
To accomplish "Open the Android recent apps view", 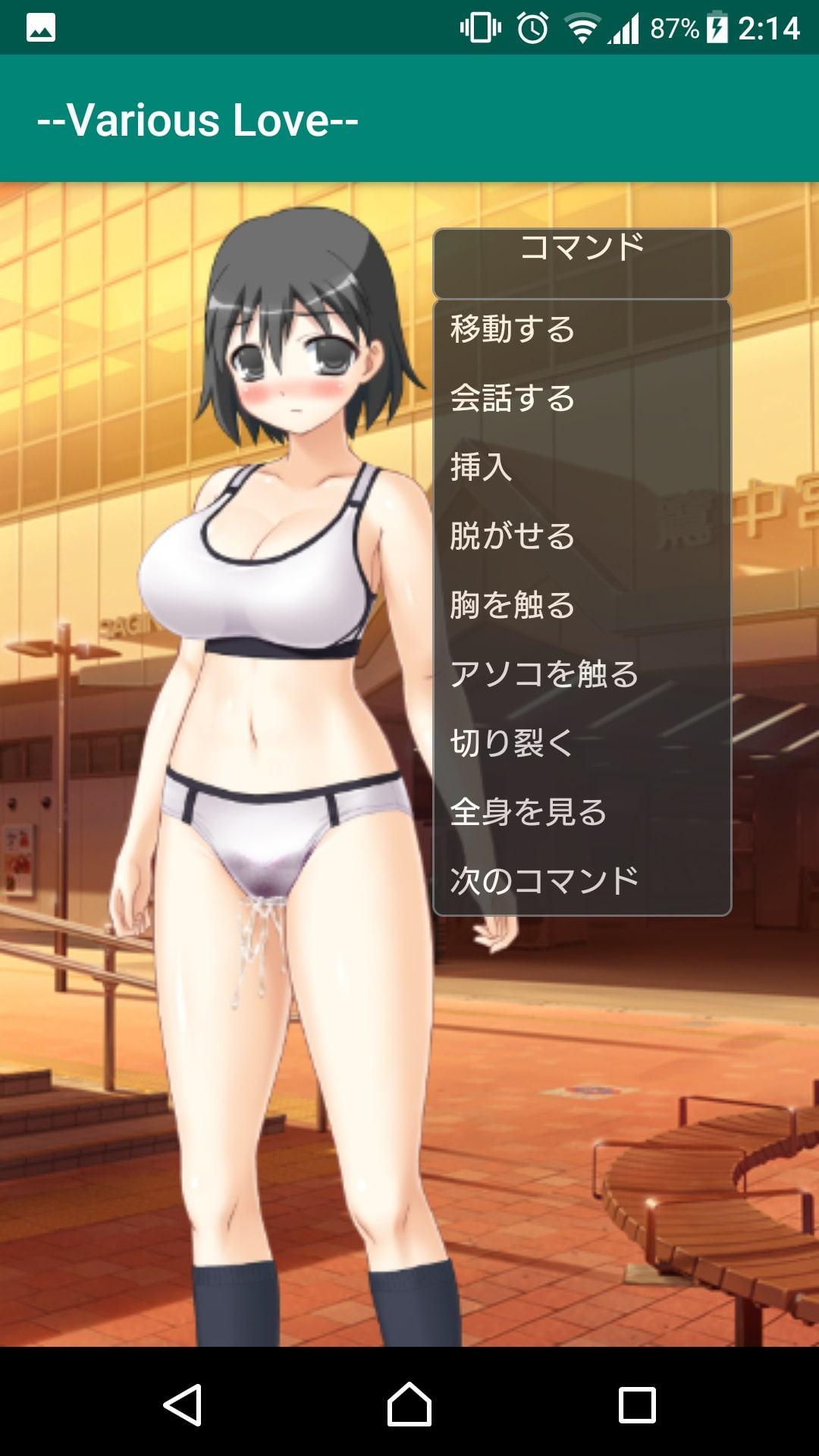I will (x=637, y=1404).
